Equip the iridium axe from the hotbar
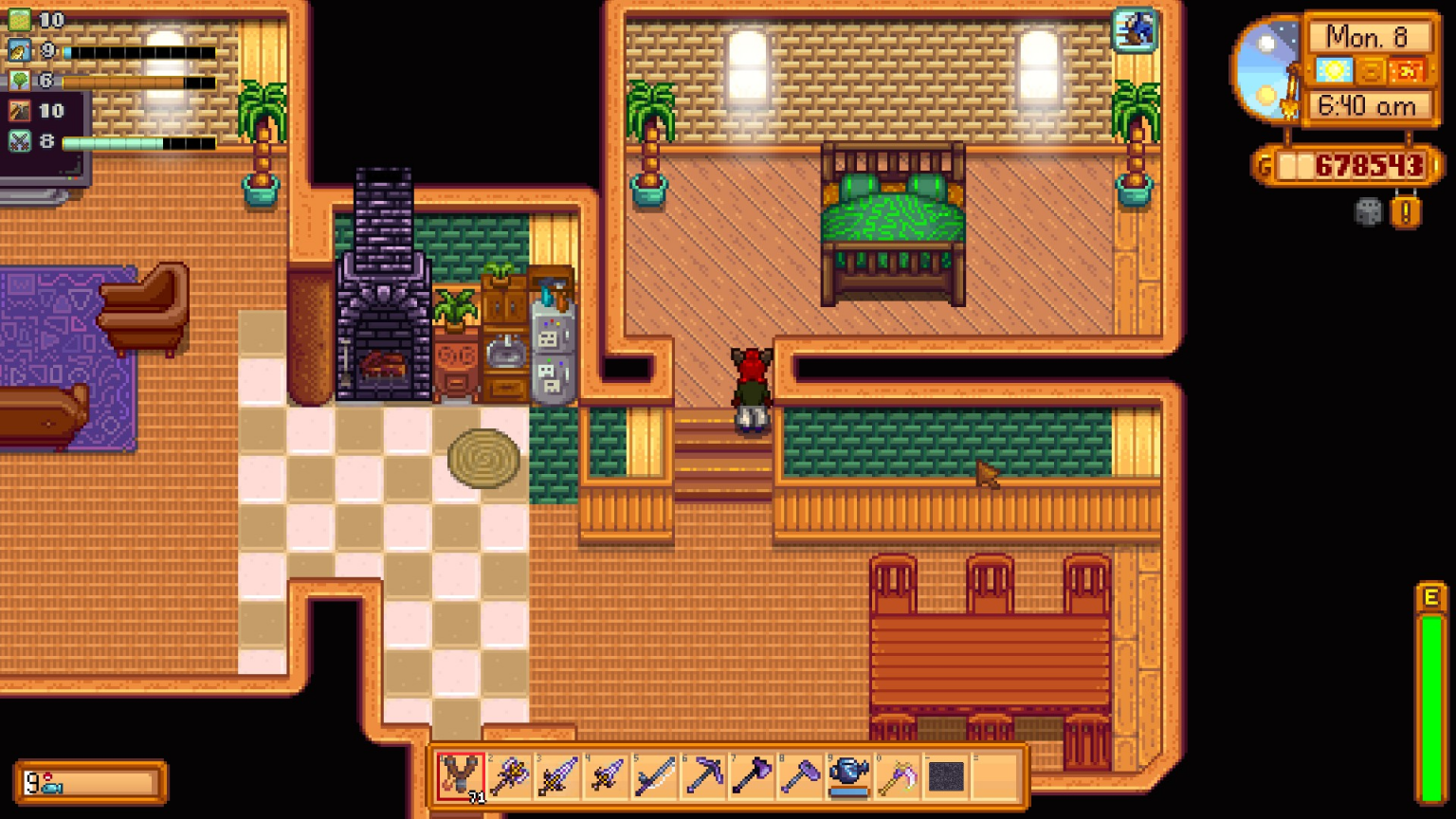 750,777
